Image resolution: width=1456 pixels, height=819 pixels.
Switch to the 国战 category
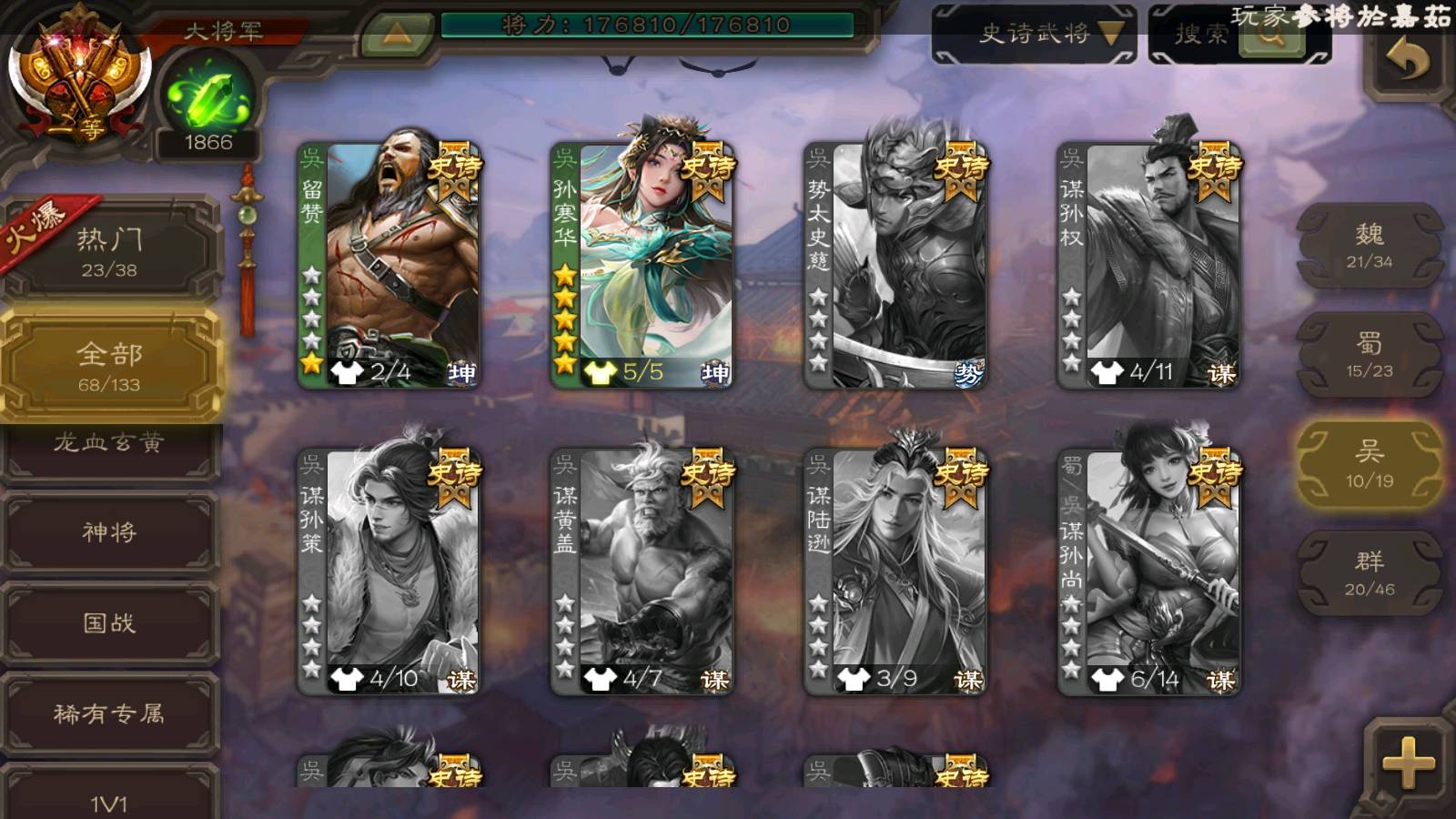point(109,622)
